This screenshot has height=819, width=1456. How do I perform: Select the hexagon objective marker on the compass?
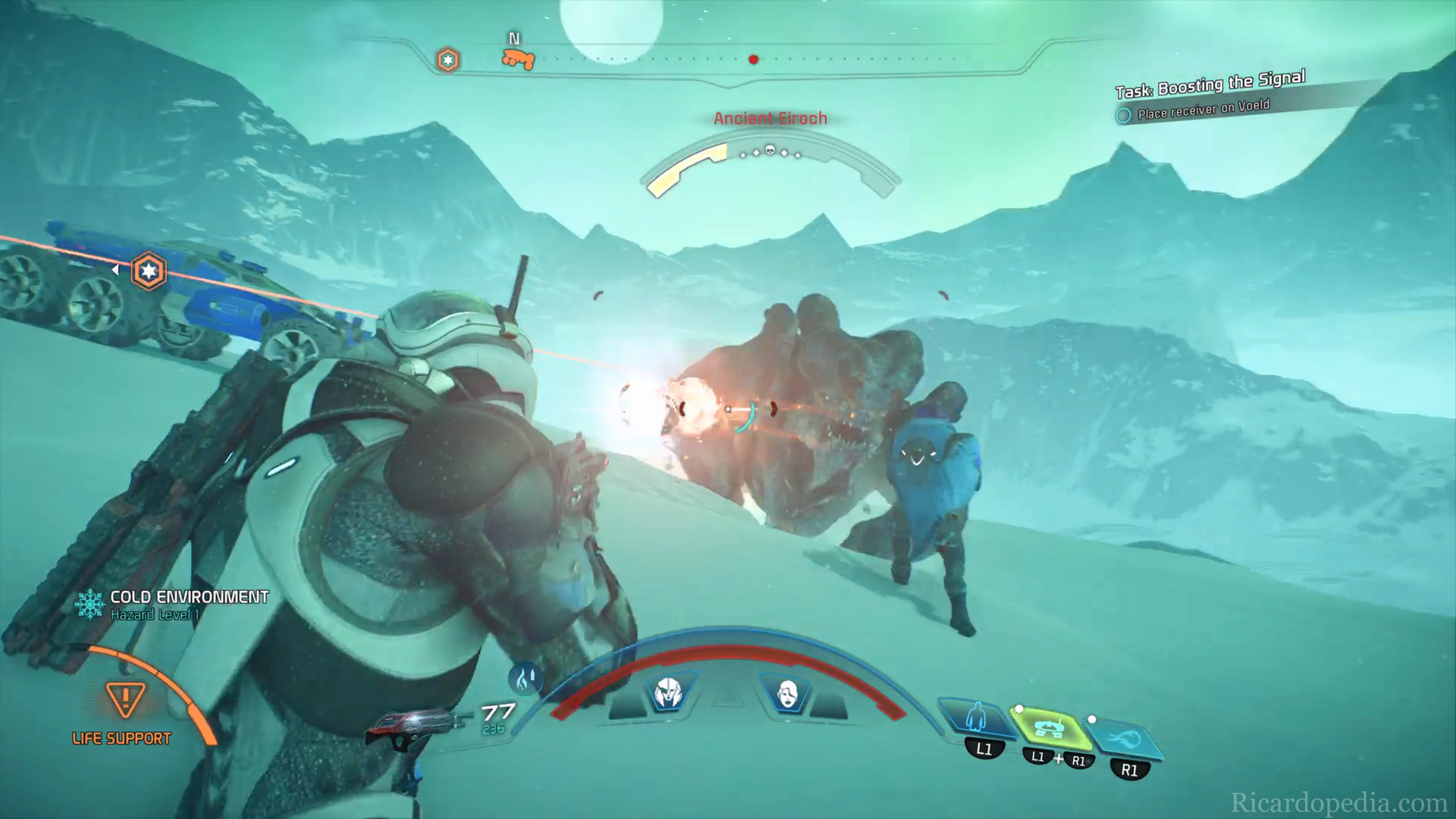click(x=448, y=60)
